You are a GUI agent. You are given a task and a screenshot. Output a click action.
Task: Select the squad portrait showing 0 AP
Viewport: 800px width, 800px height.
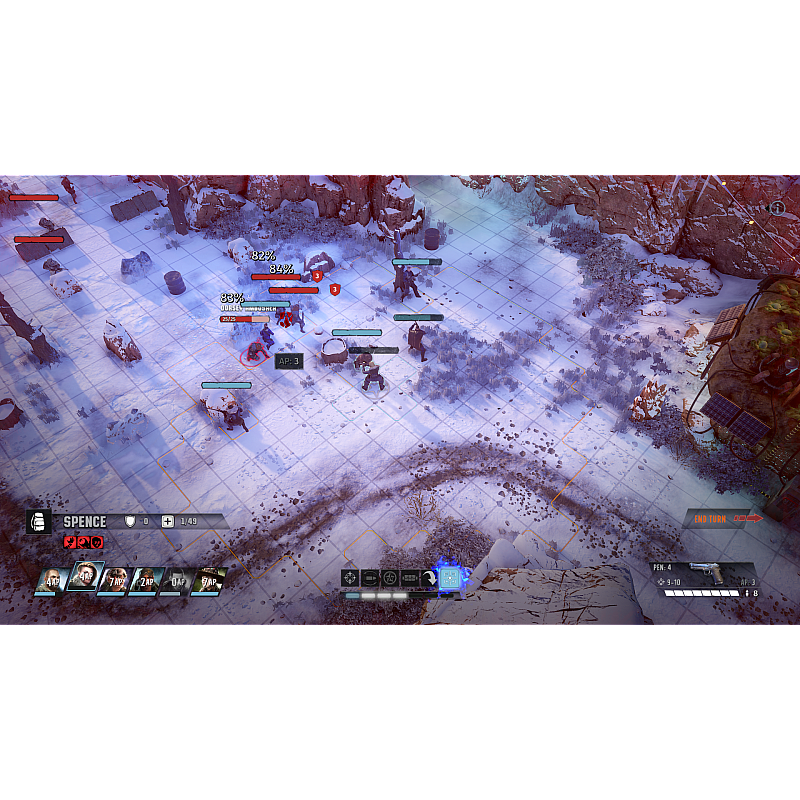point(176,580)
